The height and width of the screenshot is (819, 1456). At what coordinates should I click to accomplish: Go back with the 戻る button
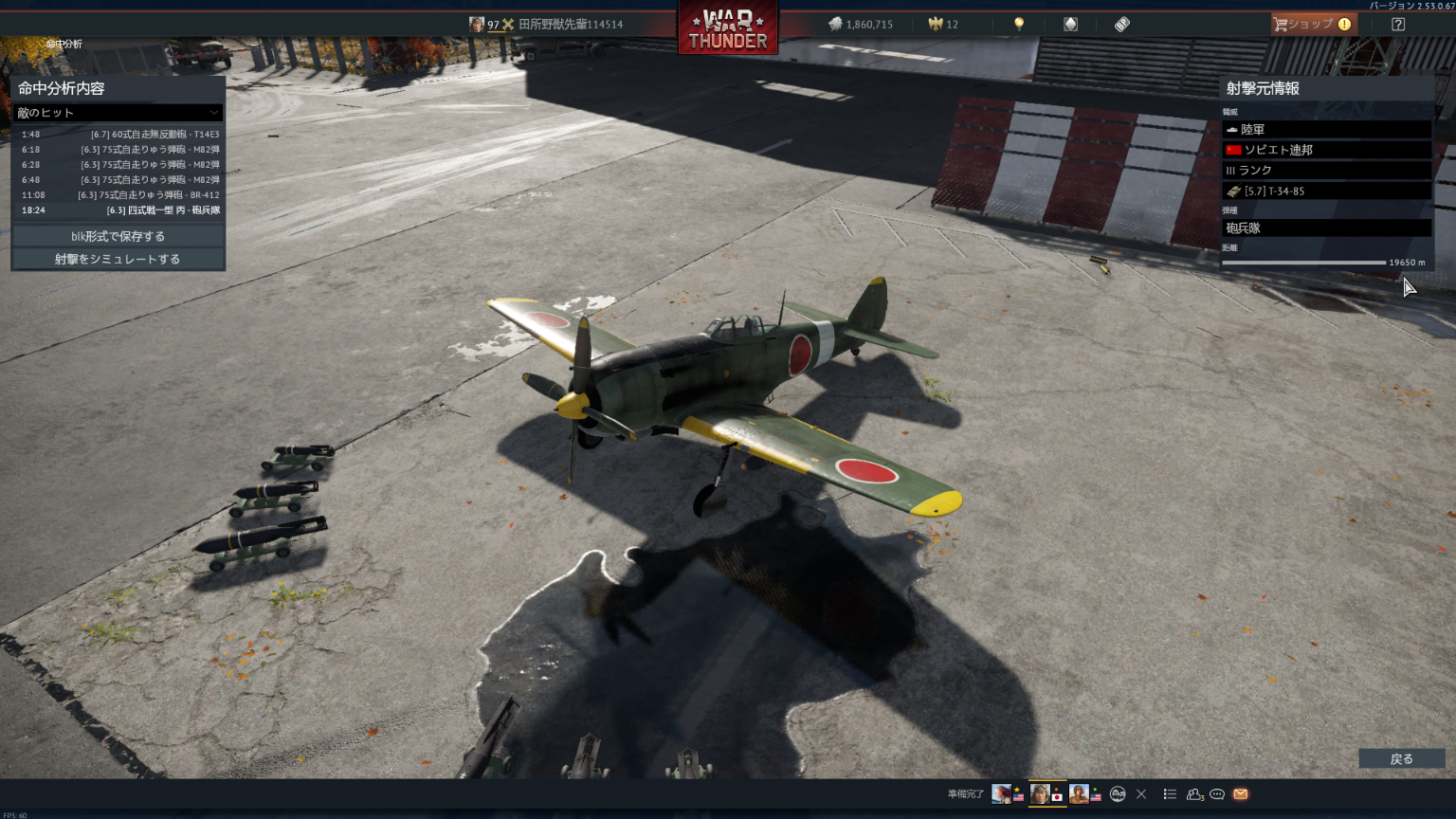point(1401,758)
